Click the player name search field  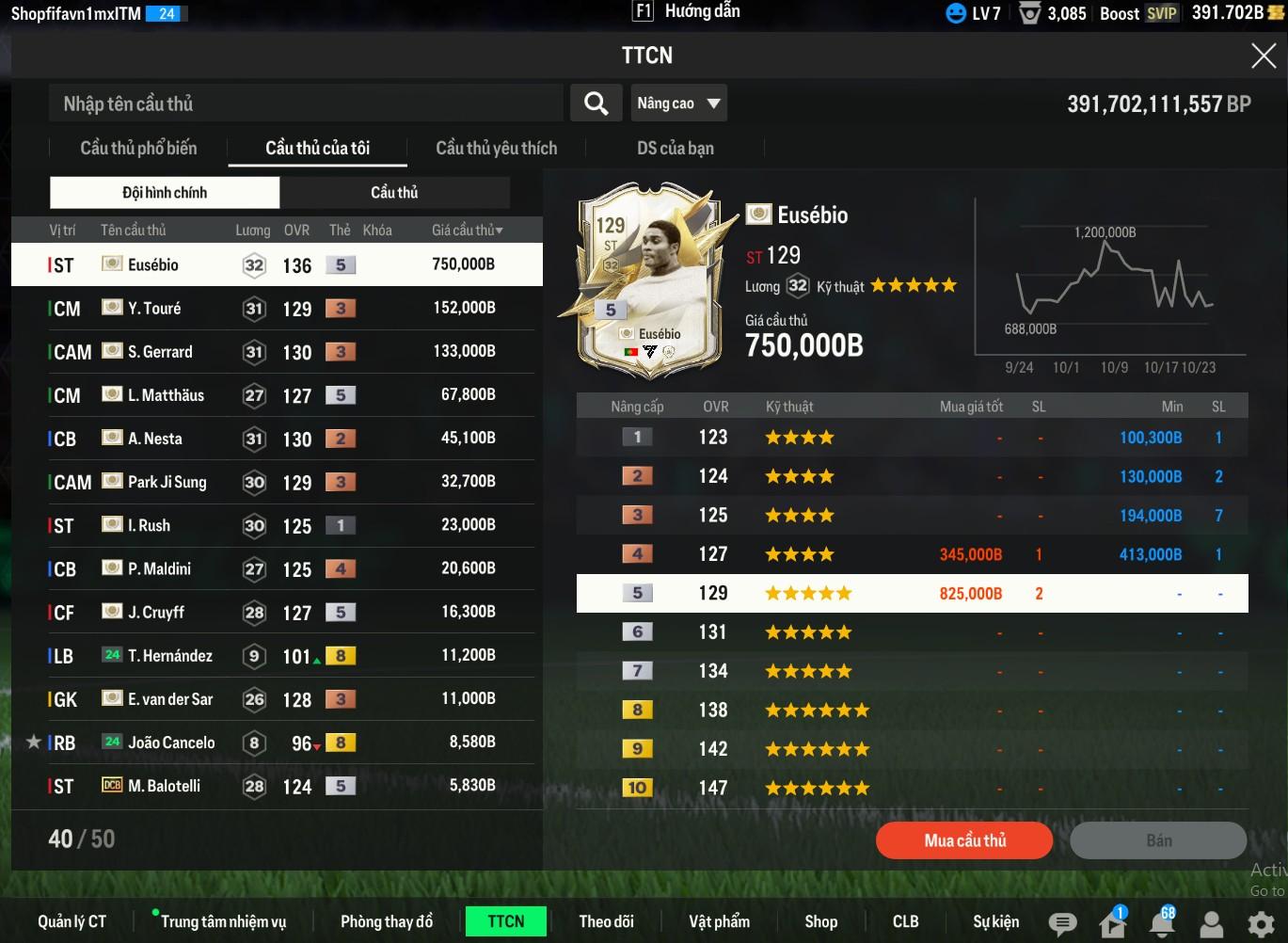[306, 104]
